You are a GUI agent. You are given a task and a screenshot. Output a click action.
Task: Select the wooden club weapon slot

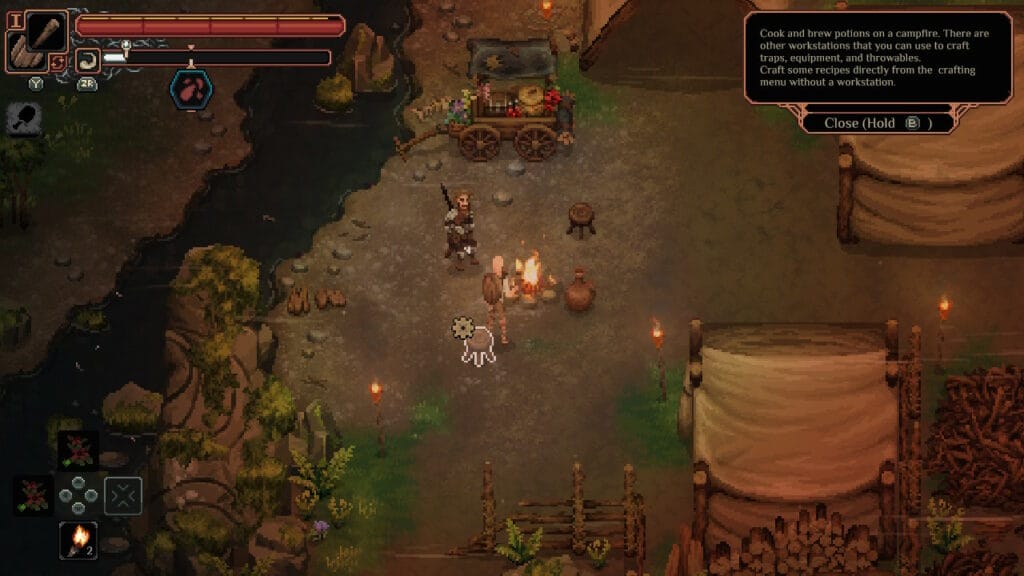(x=46, y=31)
